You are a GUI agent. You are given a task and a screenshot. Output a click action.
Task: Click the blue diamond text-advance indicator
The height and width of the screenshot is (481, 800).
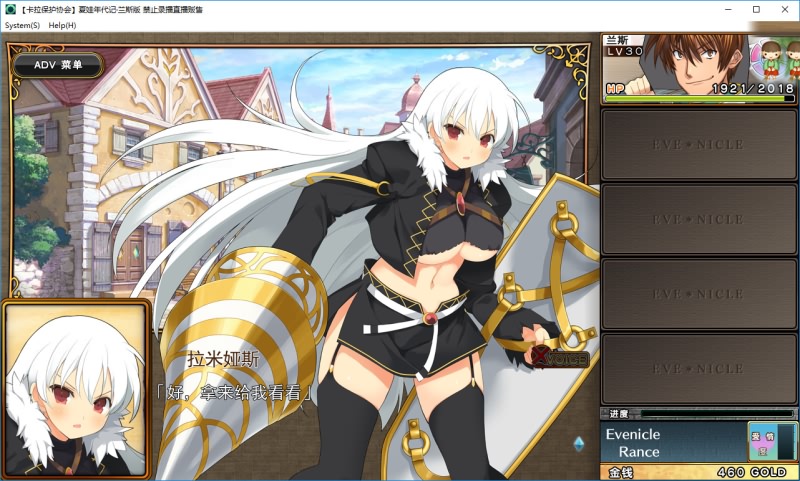coord(578,442)
